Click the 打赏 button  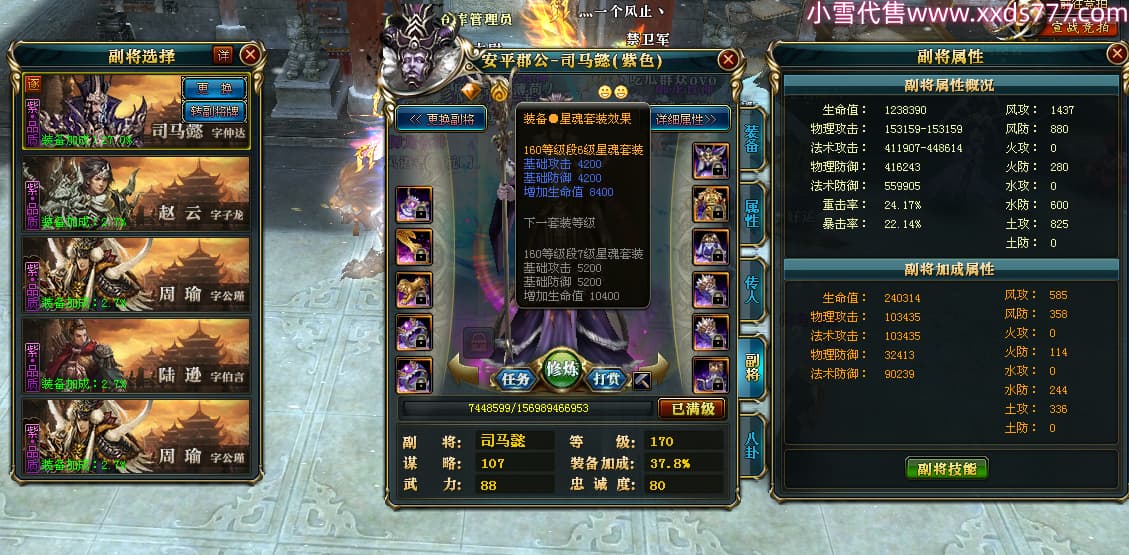click(x=608, y=379)
